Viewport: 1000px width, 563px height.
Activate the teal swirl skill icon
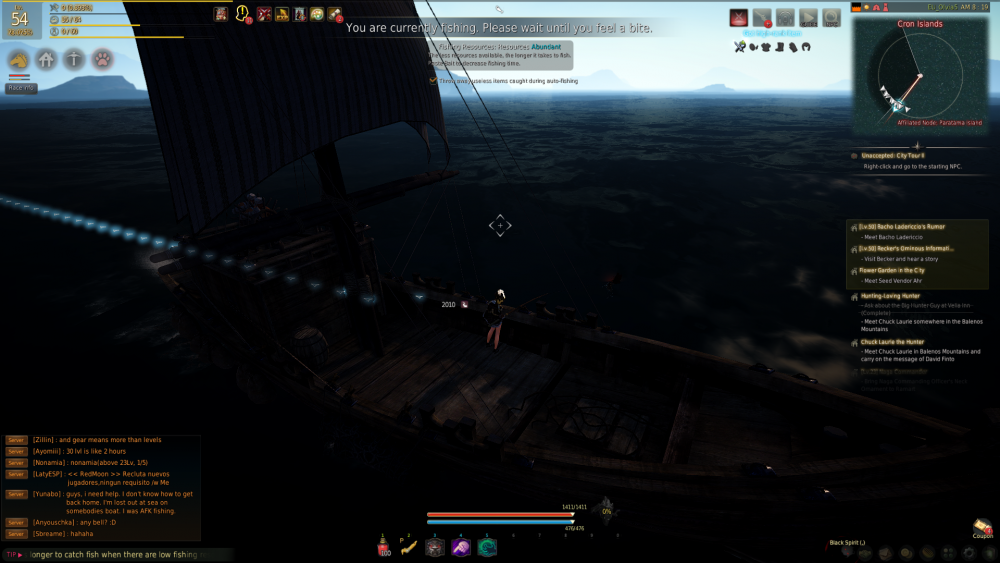487,547
